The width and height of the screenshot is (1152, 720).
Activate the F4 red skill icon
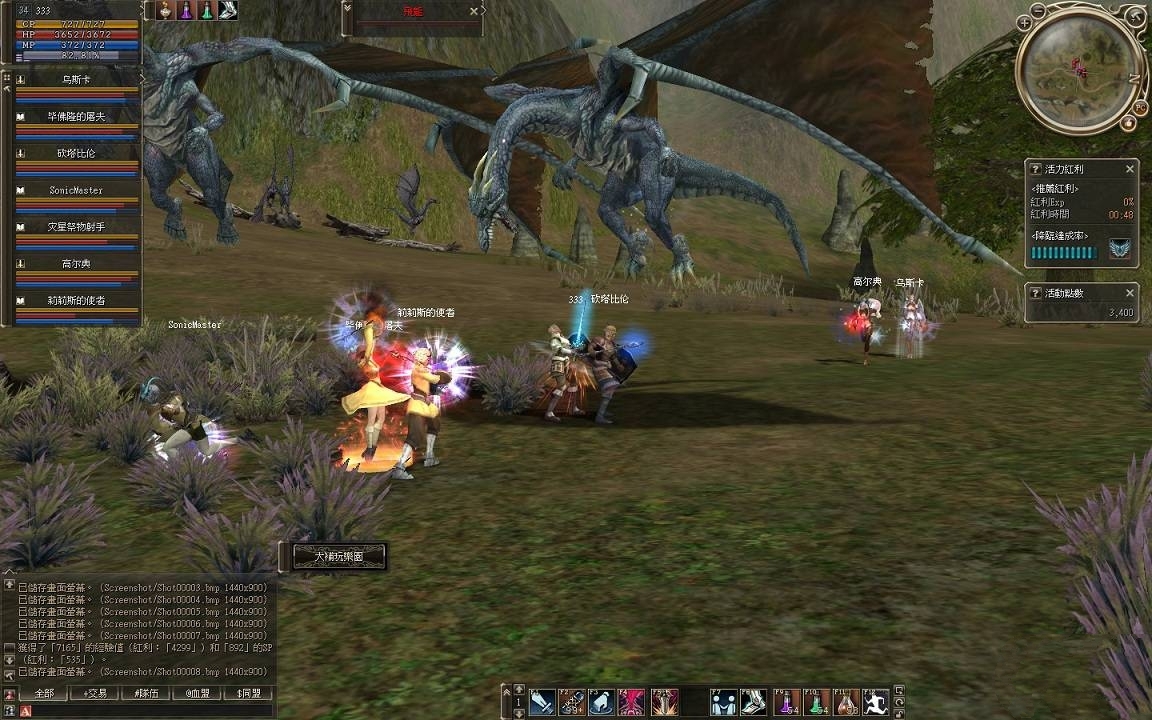631,703
